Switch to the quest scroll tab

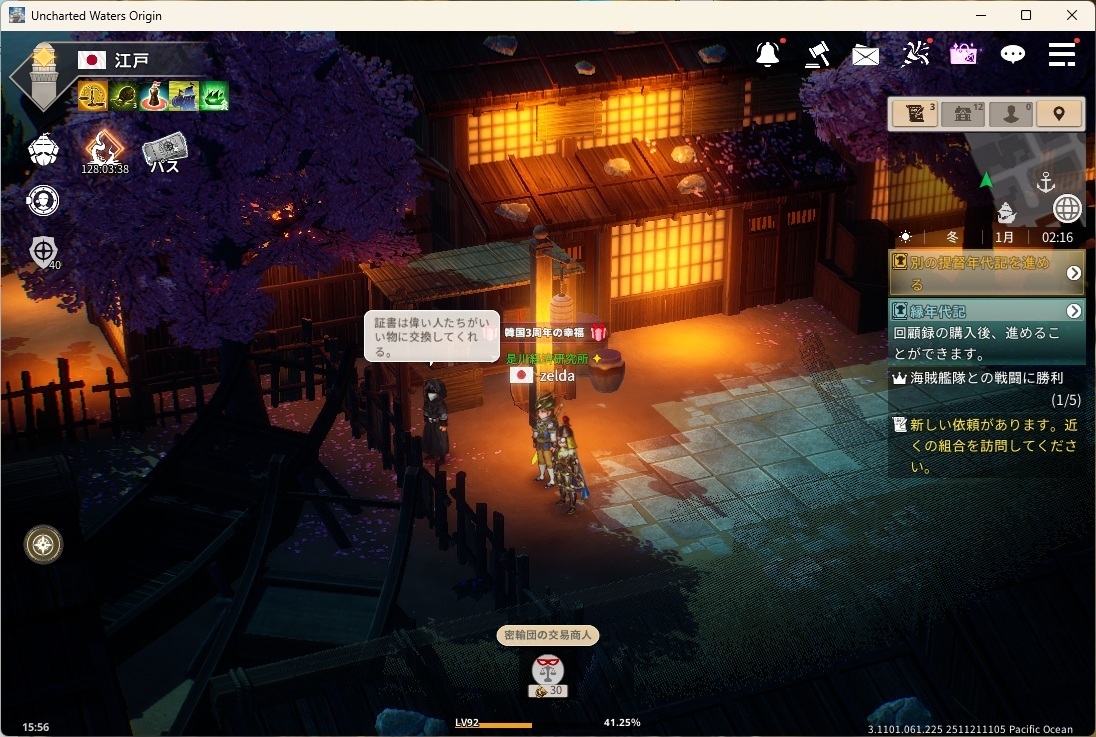click(914, 114)
